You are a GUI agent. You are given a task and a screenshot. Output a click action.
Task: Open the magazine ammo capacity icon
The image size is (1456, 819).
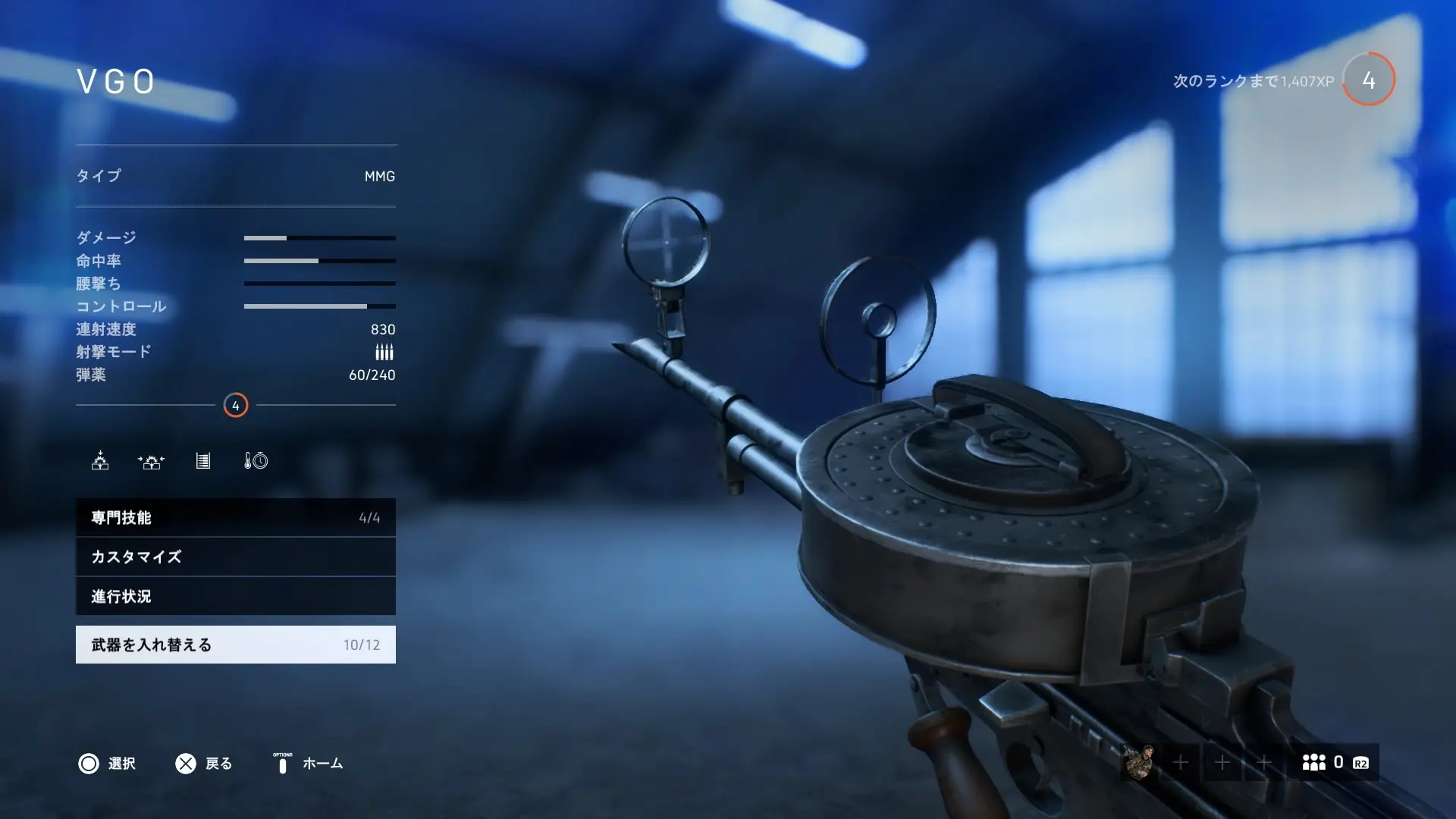click(202, 461)
